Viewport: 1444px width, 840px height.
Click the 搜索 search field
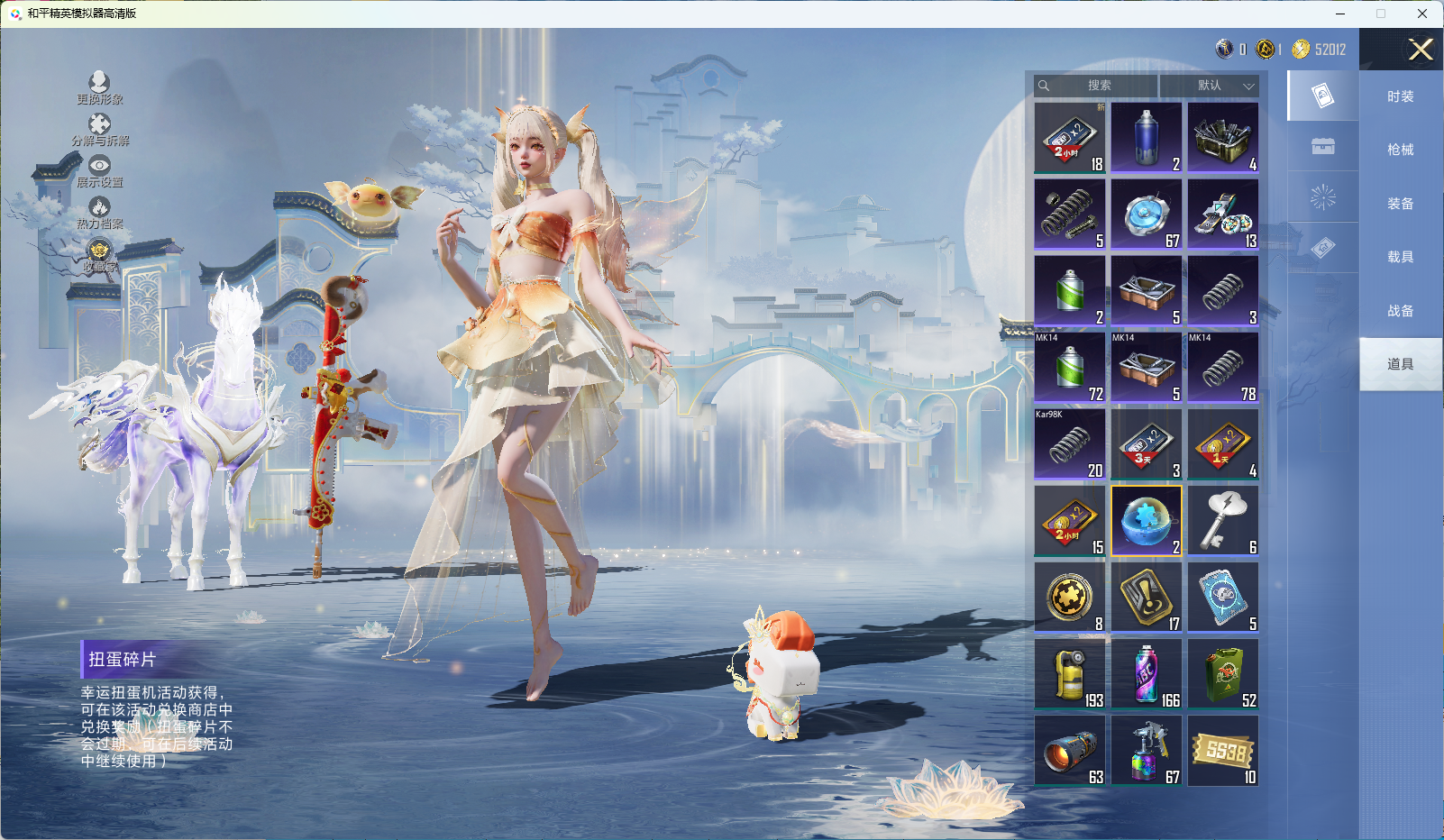pos(1098,86)
